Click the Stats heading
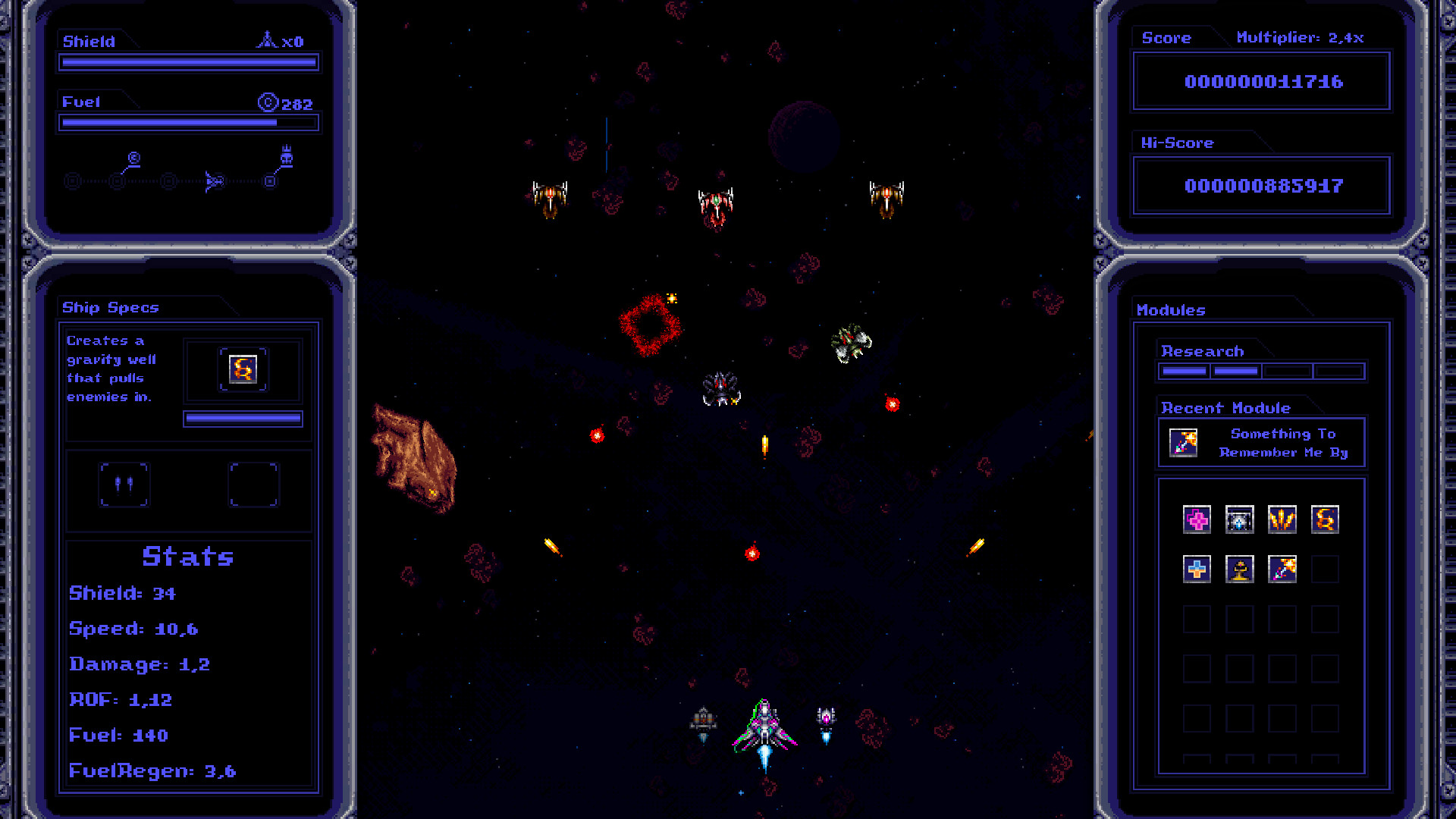1456x819 pixels. click(x=187, y=557)
